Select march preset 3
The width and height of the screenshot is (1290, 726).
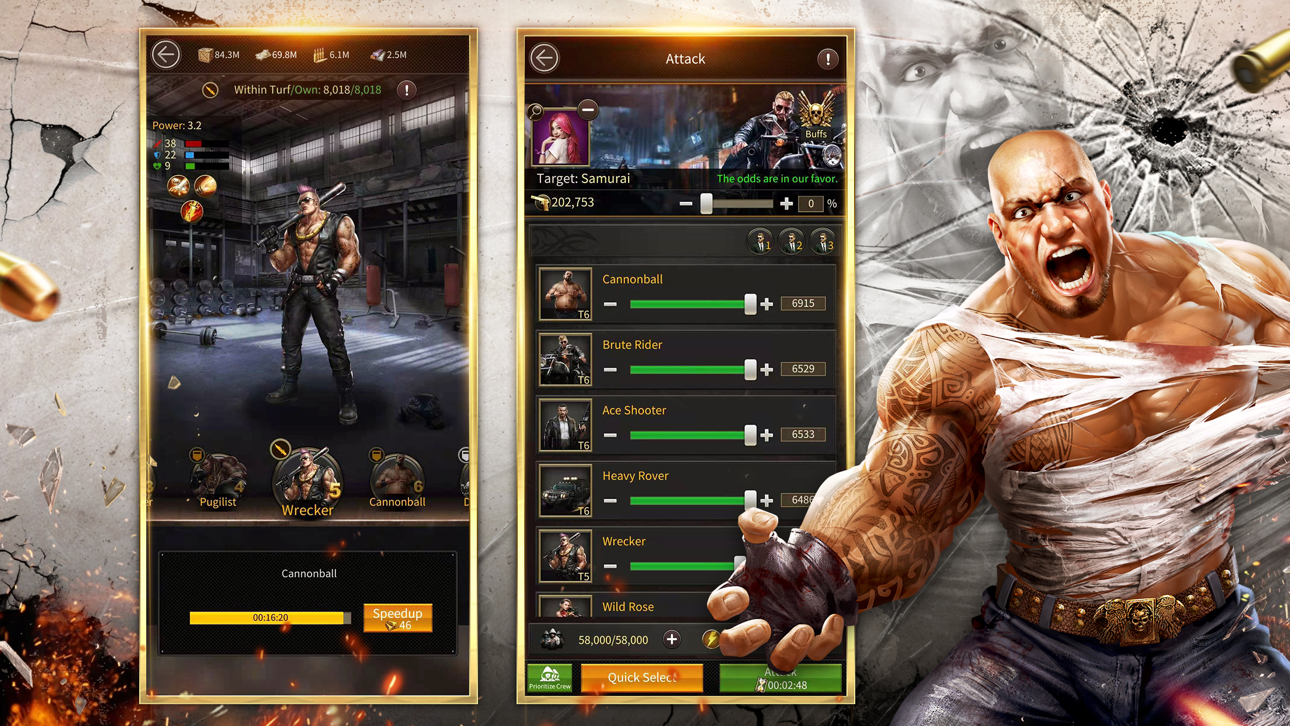822,241
